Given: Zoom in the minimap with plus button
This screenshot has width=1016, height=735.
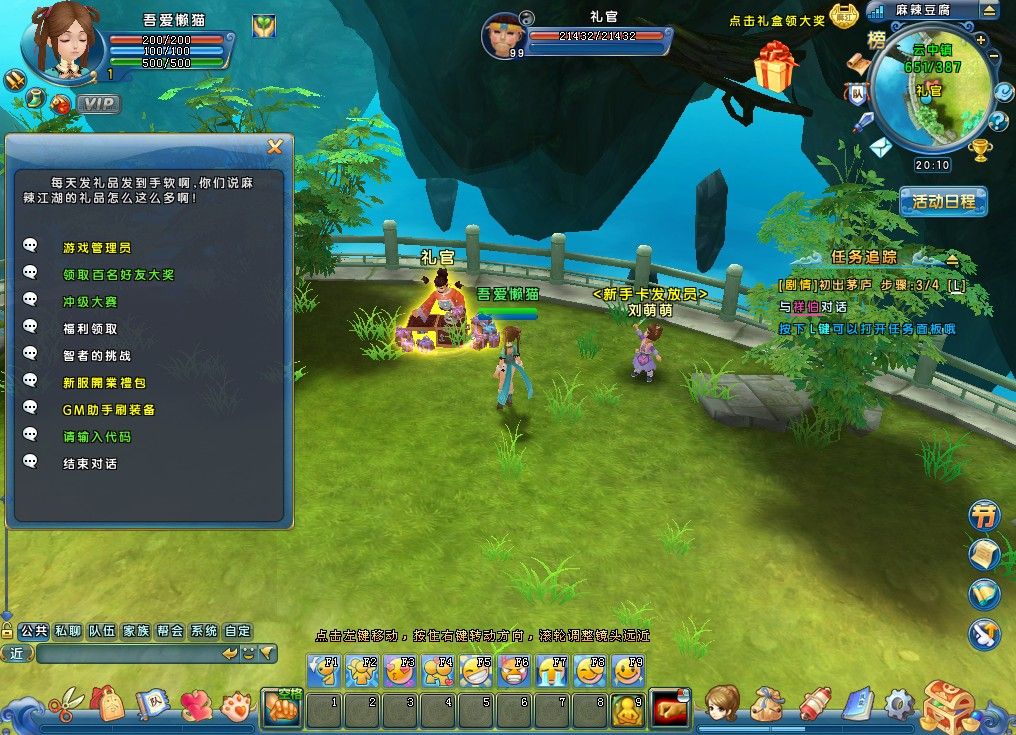Looking at the screenshot, I should point(981,40).
